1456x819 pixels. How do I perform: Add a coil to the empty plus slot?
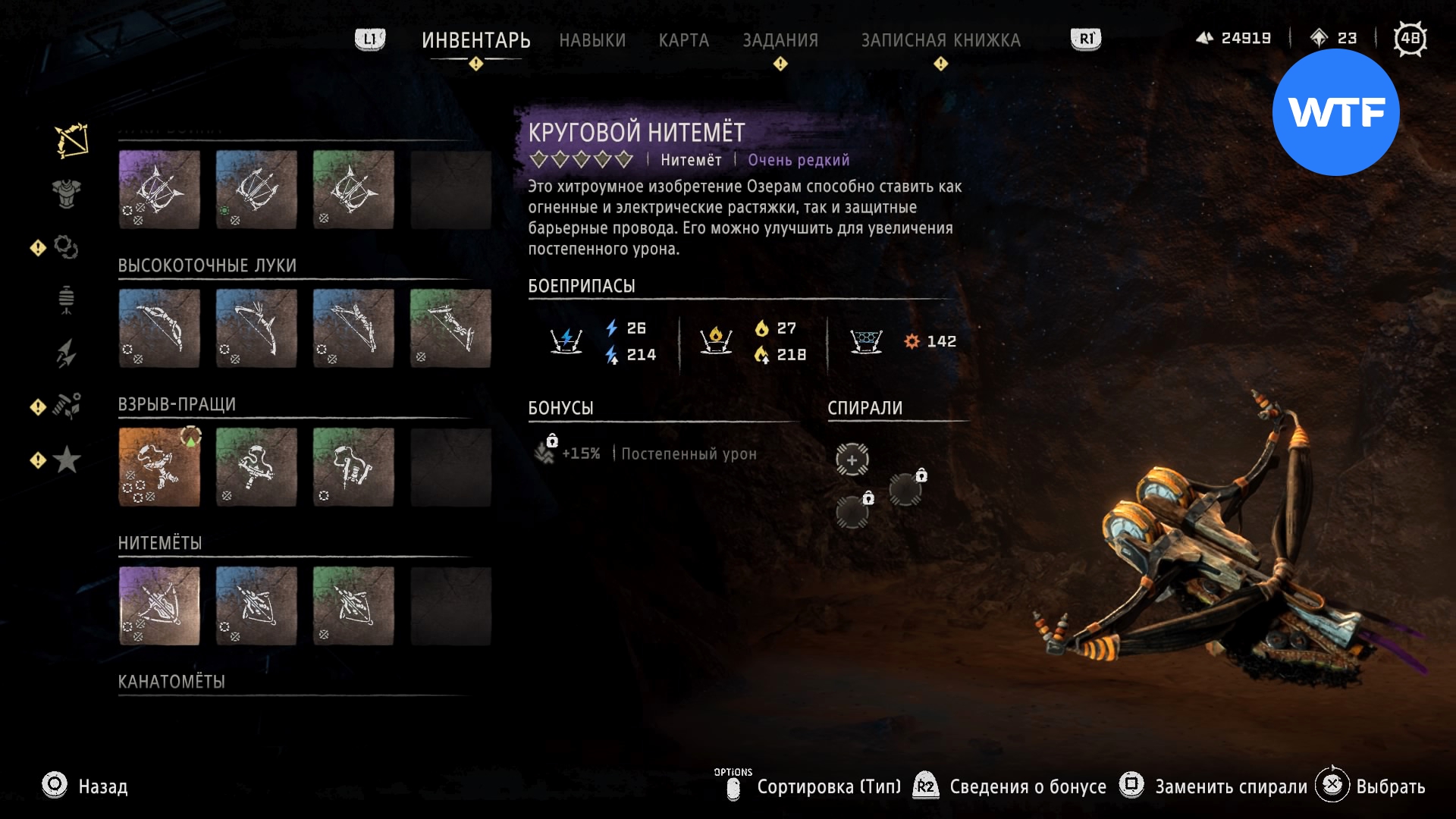click(x=852, y=460)
